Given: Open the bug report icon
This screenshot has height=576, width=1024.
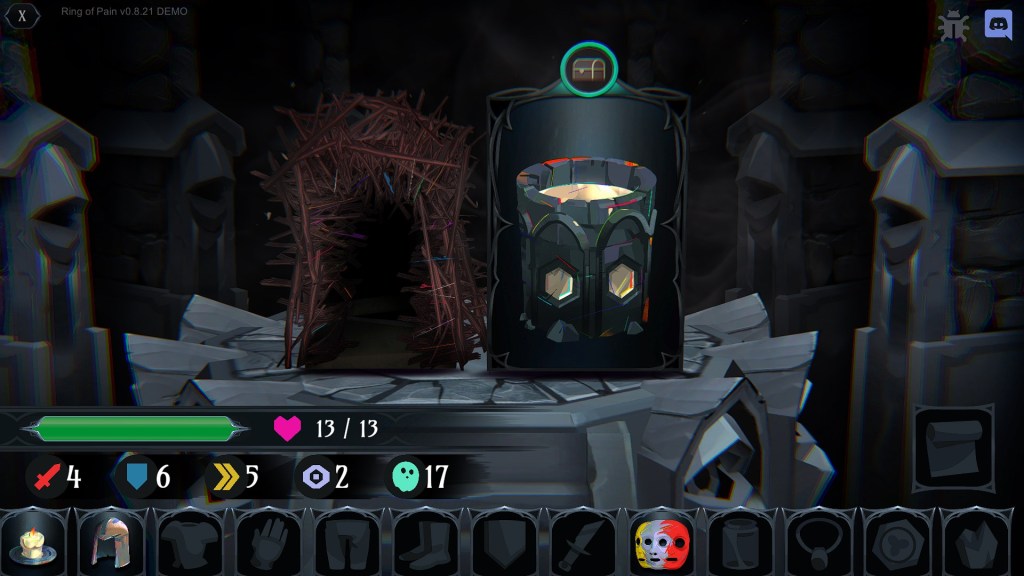Looking at the screenshot, I should coord(955,25).
